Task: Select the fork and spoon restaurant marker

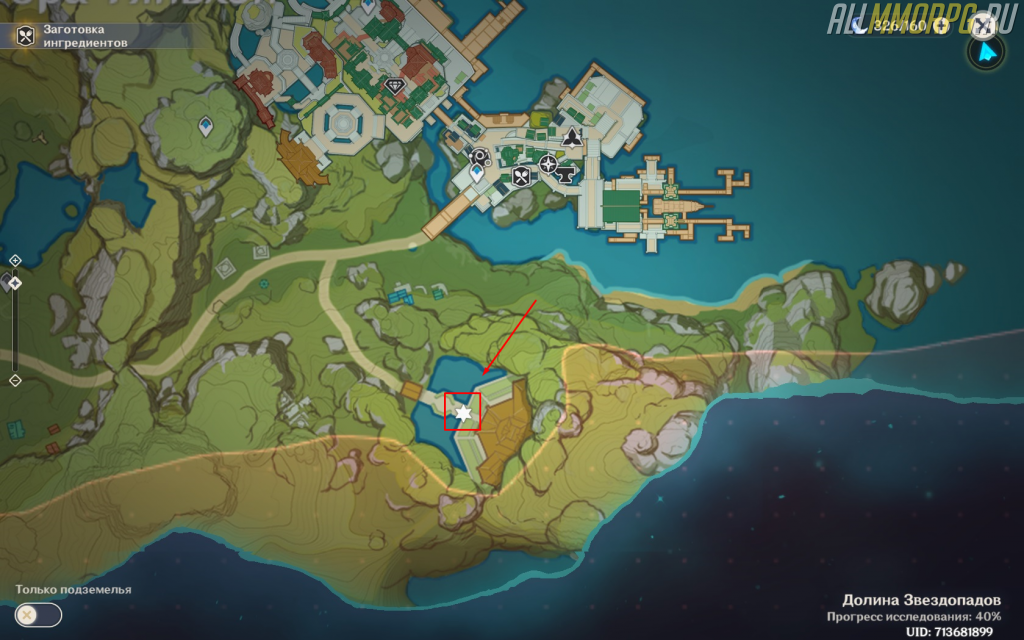Action: 521,177
